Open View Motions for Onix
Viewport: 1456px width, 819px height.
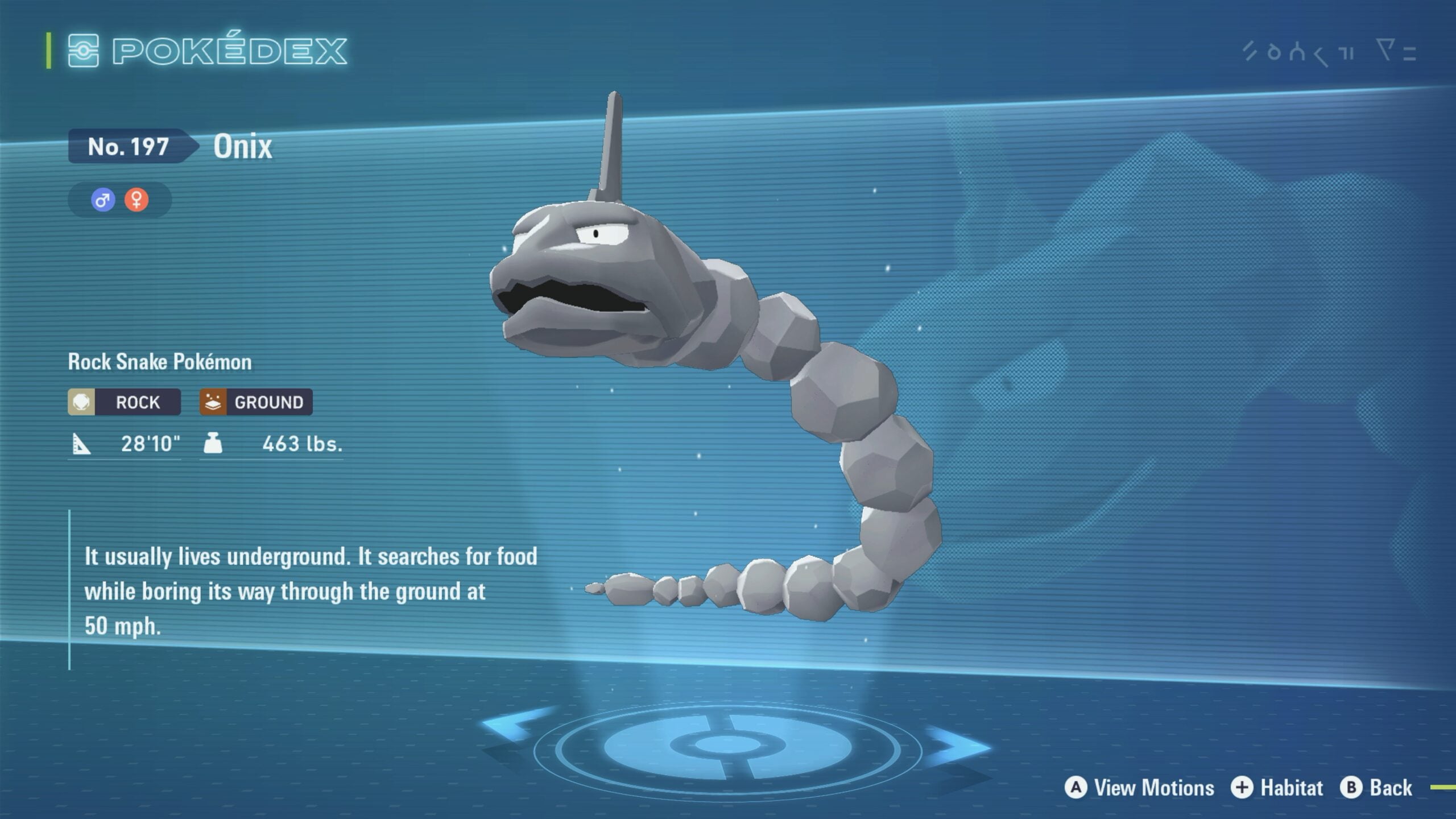1139,788
